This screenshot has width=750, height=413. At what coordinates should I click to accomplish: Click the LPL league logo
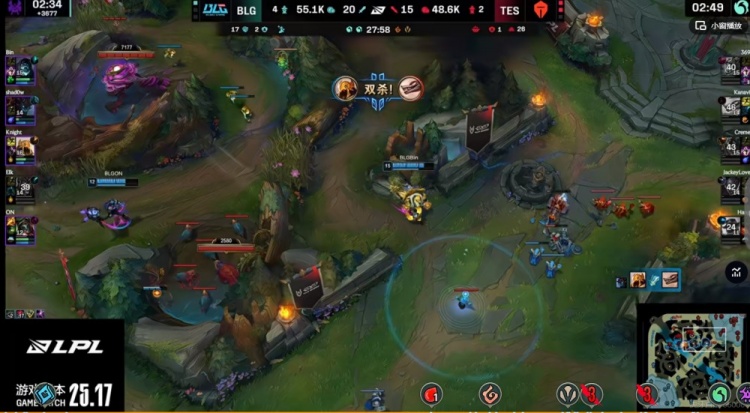[50, 346]
